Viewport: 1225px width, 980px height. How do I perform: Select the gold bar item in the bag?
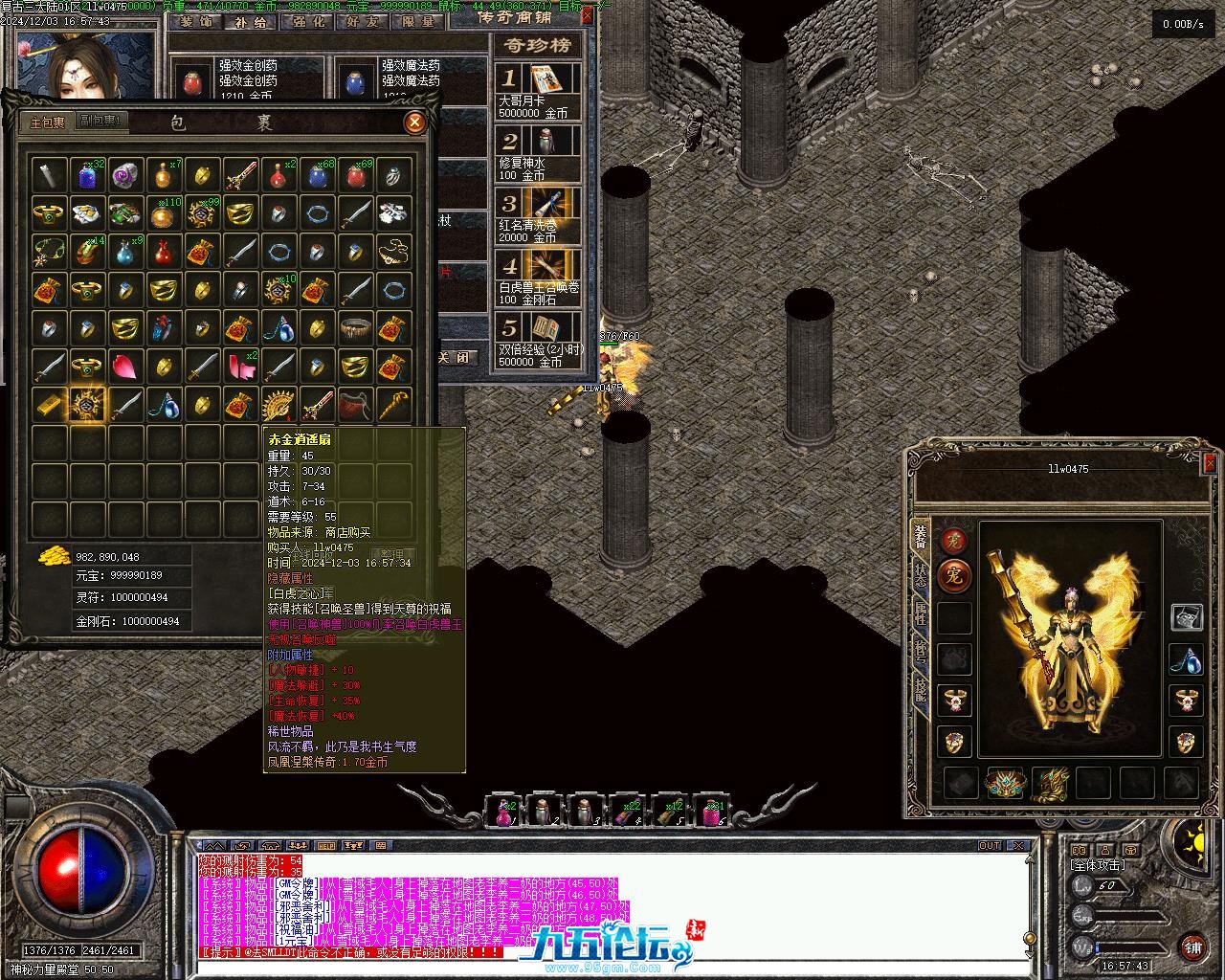pos(50,404)
